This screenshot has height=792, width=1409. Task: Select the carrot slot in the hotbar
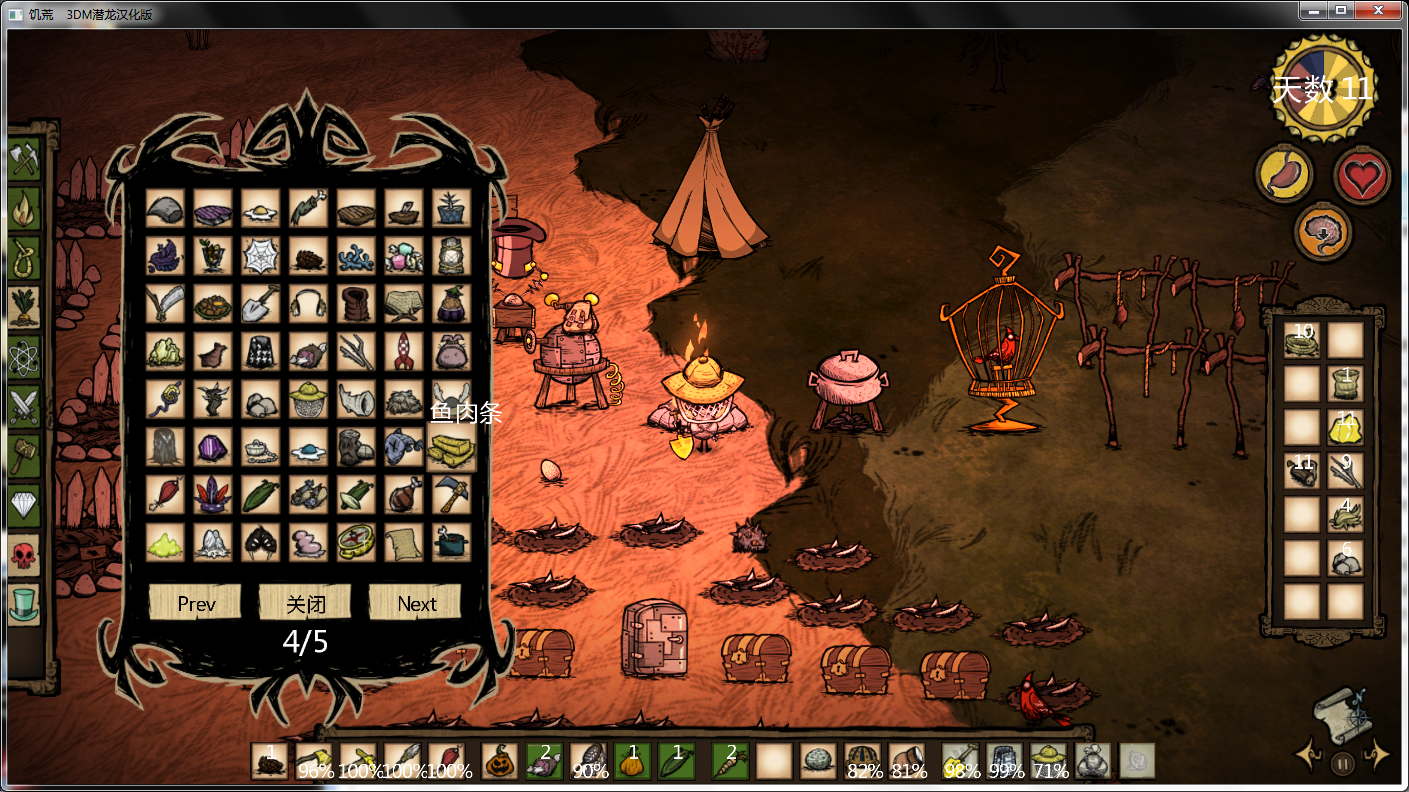coord(730,761)
